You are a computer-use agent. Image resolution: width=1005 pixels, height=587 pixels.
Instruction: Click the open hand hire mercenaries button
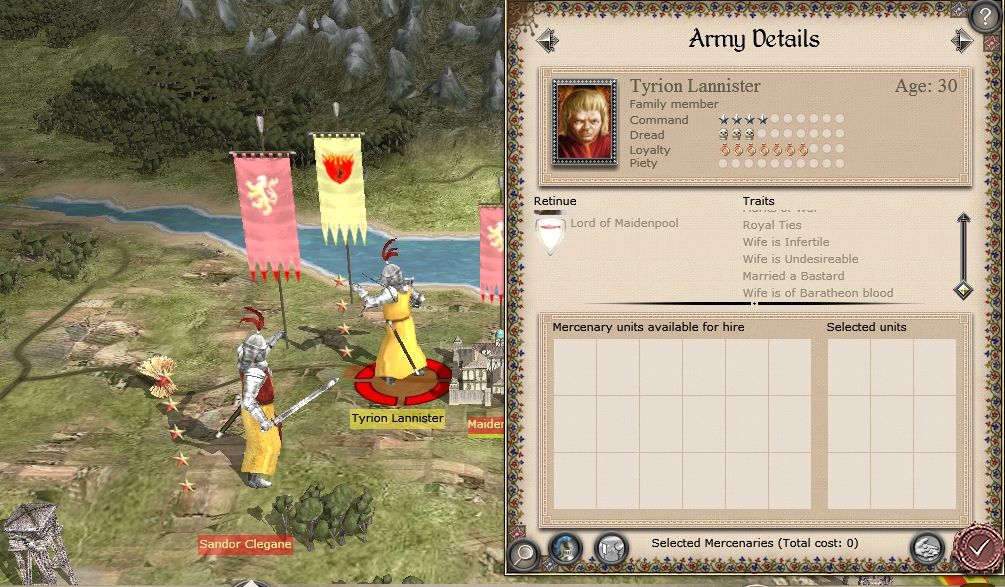(x=927, y=547)
